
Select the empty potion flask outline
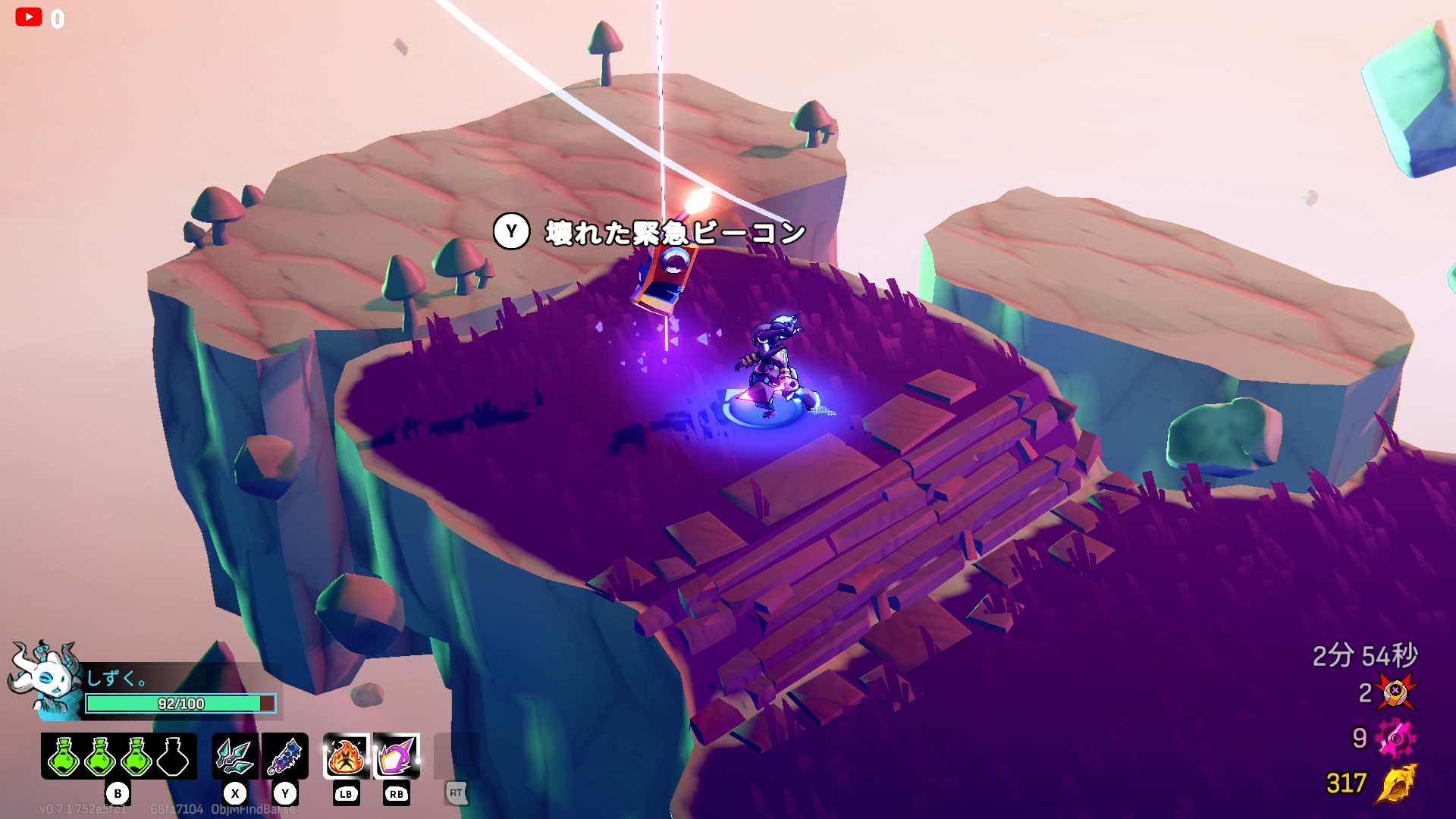click(x=173, y=756)
